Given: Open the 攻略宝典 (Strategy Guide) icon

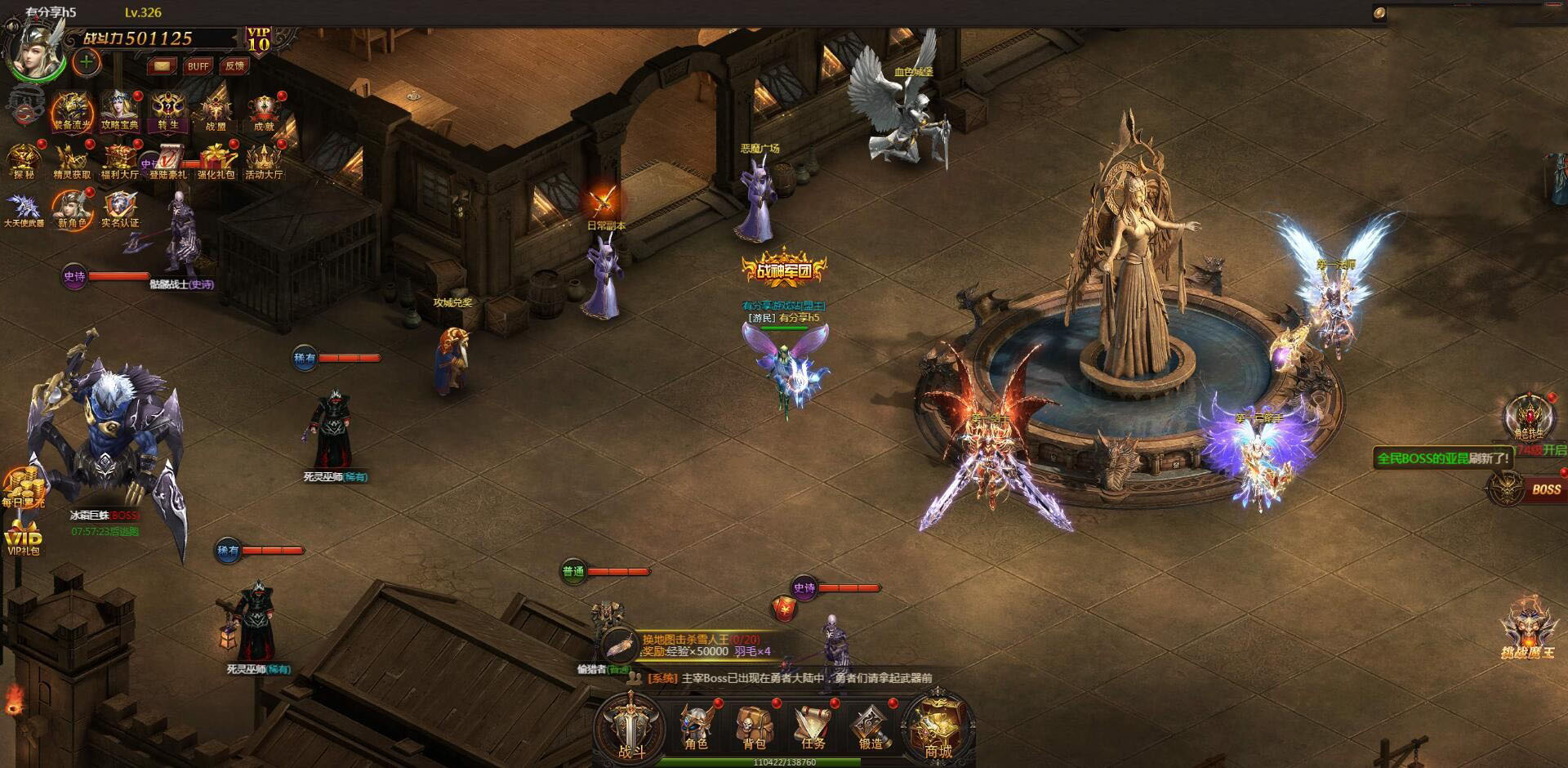Looking at the screenshot, I should 120,112.
